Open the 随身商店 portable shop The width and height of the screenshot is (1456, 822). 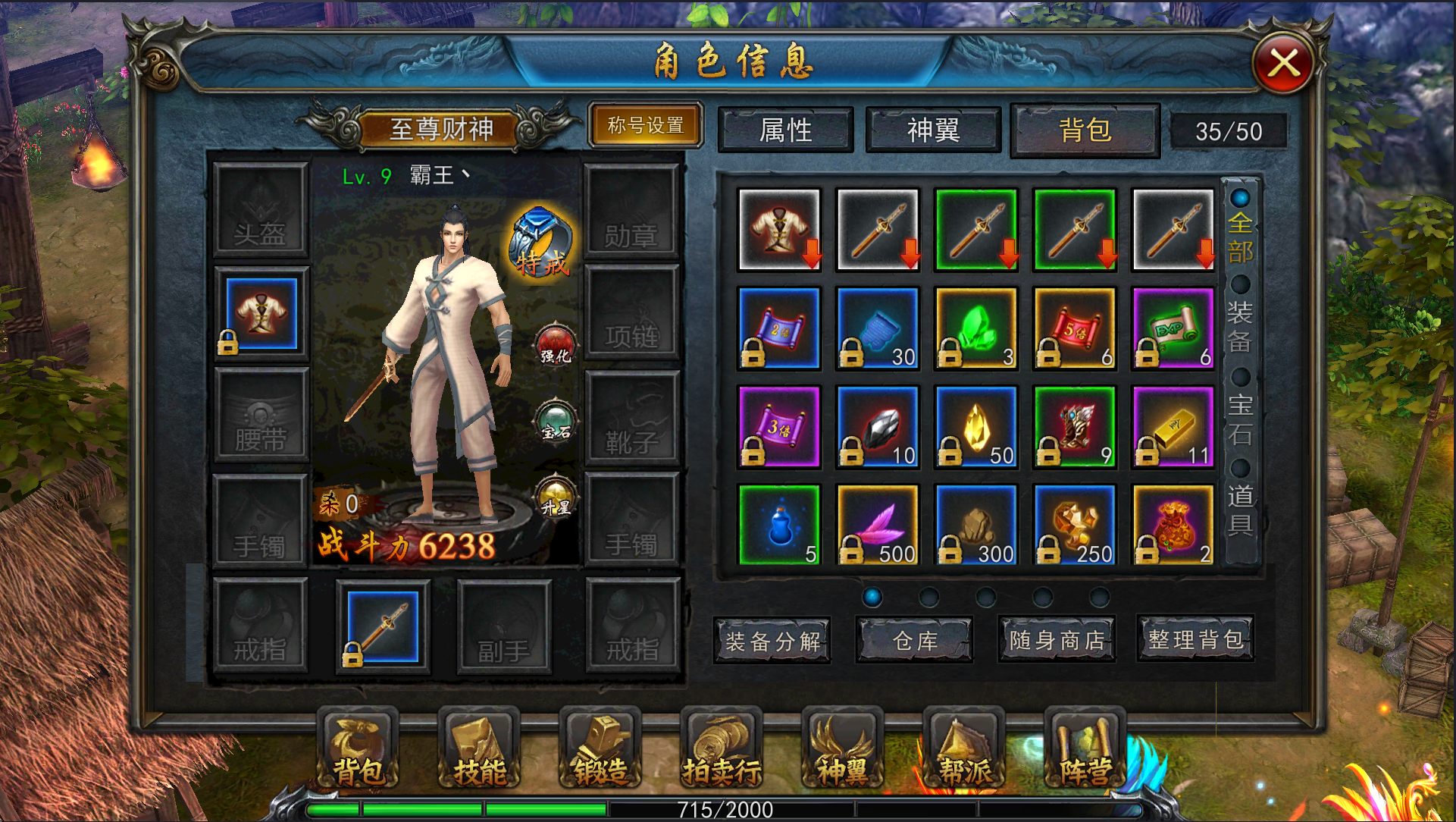1057,641
